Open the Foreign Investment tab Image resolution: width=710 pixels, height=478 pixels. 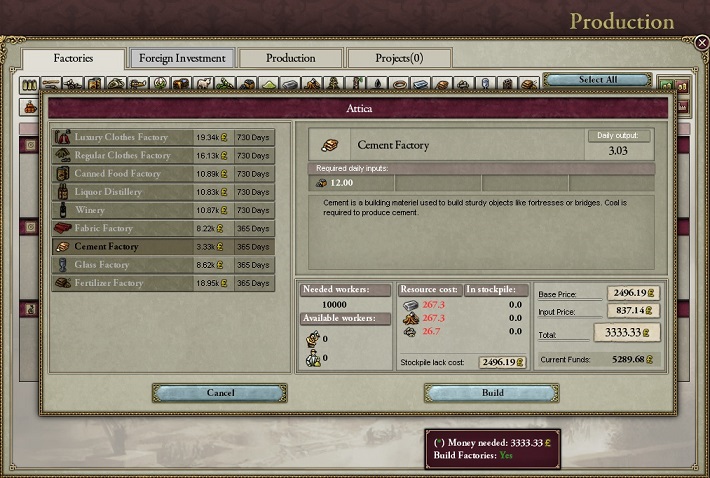pos(182,58)
